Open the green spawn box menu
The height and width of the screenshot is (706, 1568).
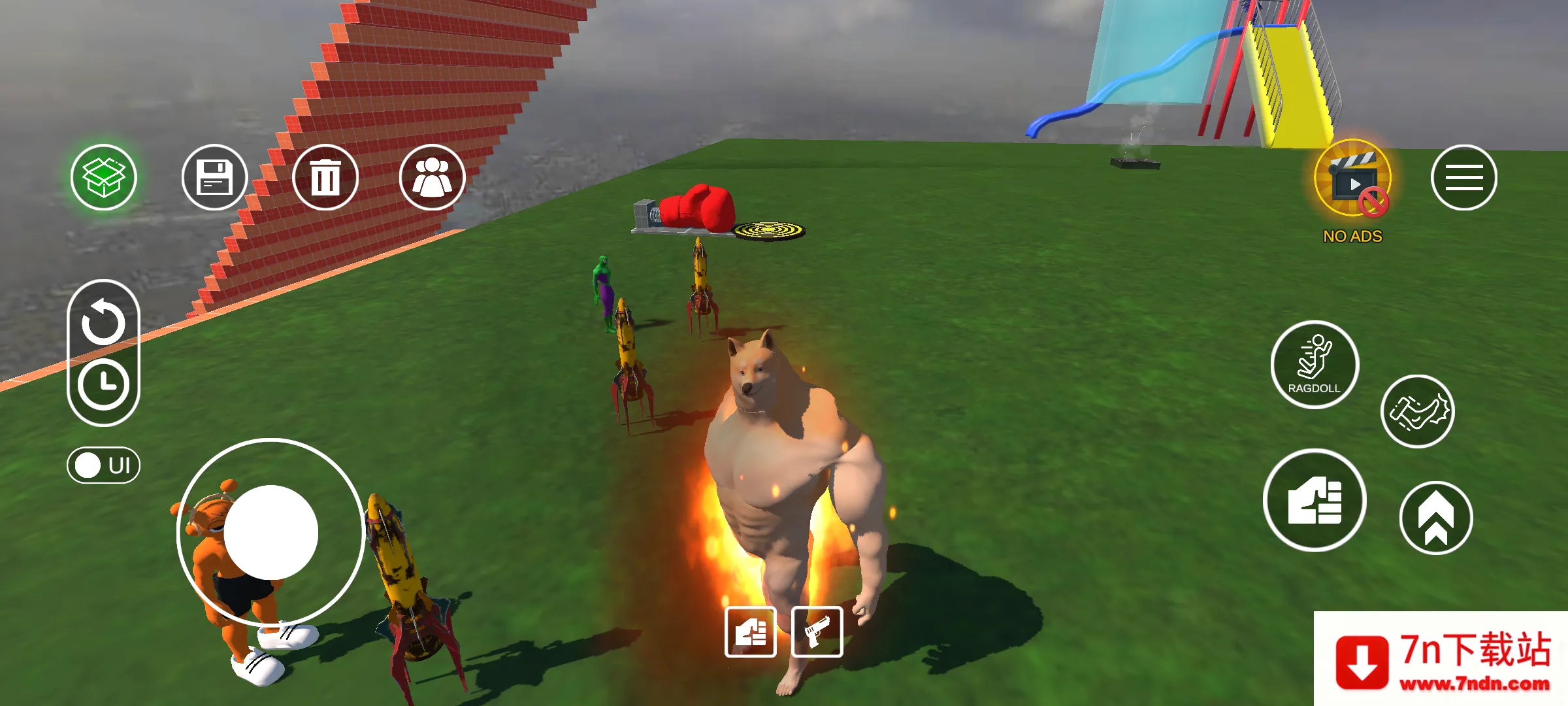[x=104, y=177]
